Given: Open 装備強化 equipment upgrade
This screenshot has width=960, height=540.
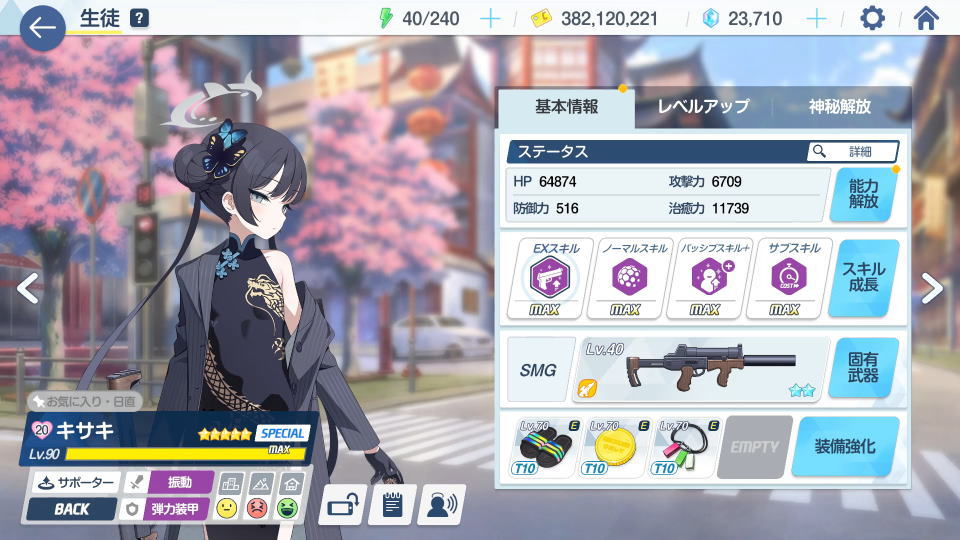Looking at the screenshot, I should (x=845, y=446).
